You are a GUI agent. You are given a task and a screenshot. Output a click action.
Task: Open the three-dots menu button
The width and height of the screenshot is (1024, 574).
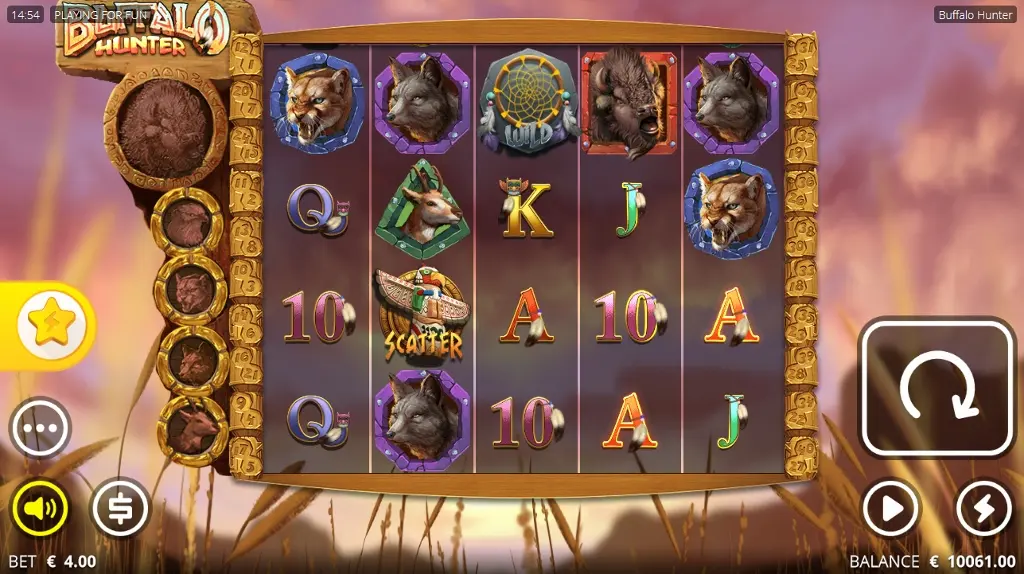40,428
